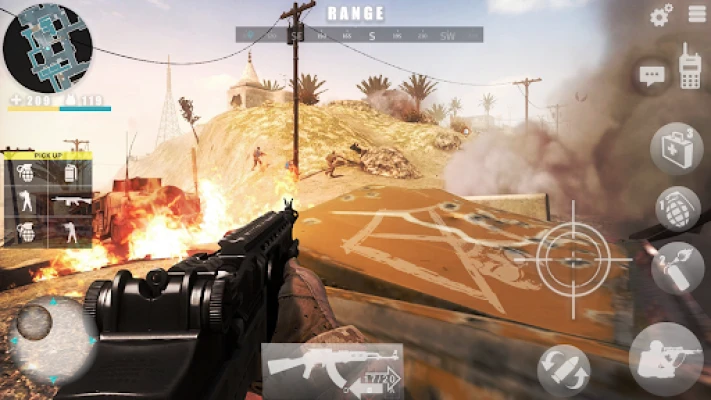Screen dimensions: 711x400
Task: Open the hamburger menu
Action: [697, 14]
